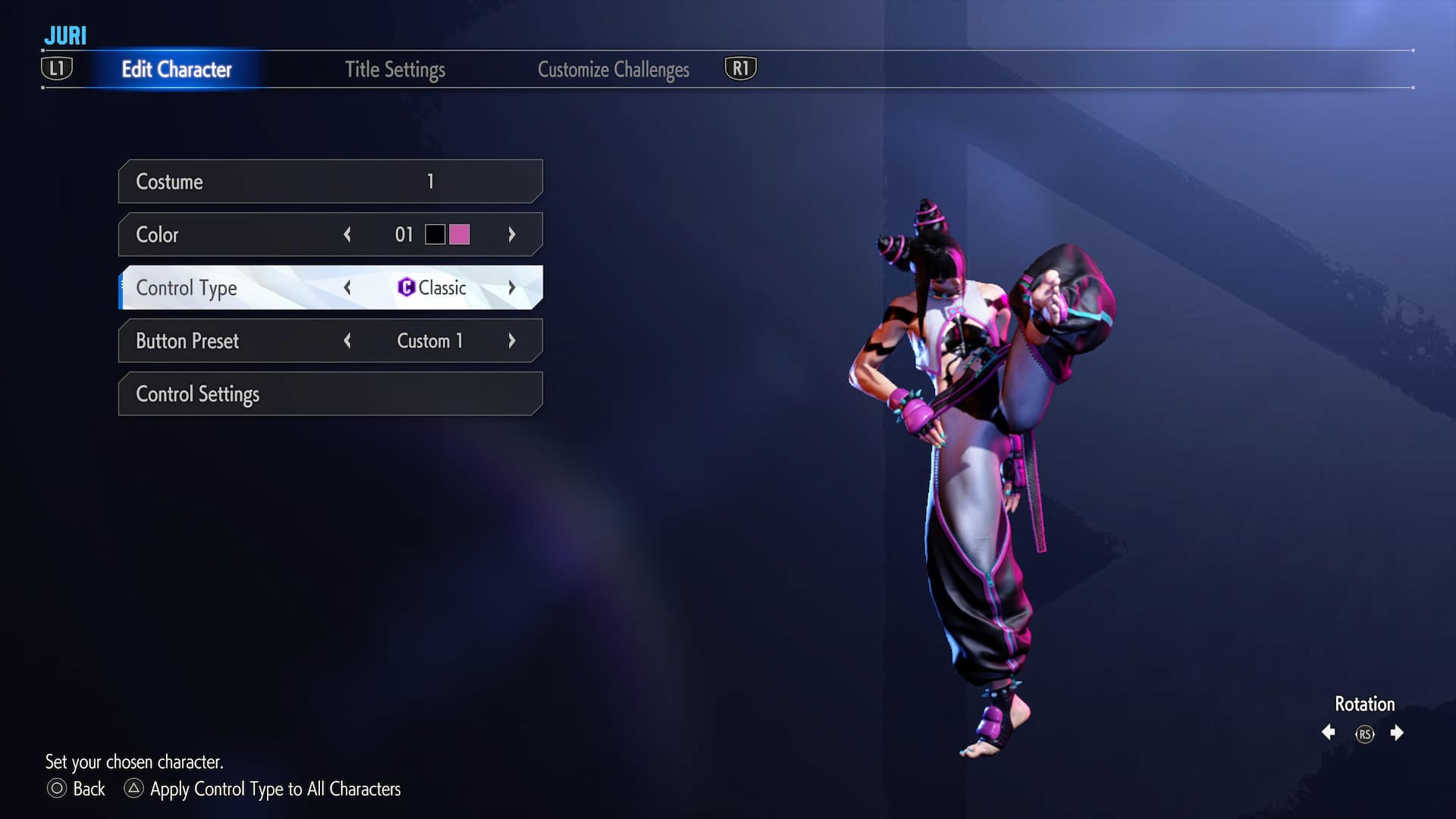Click the right arrow on Control Type

pos(513,288)
